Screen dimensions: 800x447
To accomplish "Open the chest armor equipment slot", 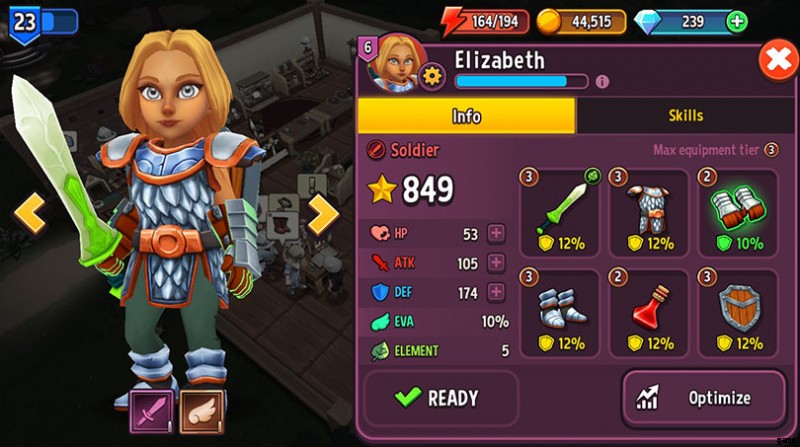I will 648,213.
